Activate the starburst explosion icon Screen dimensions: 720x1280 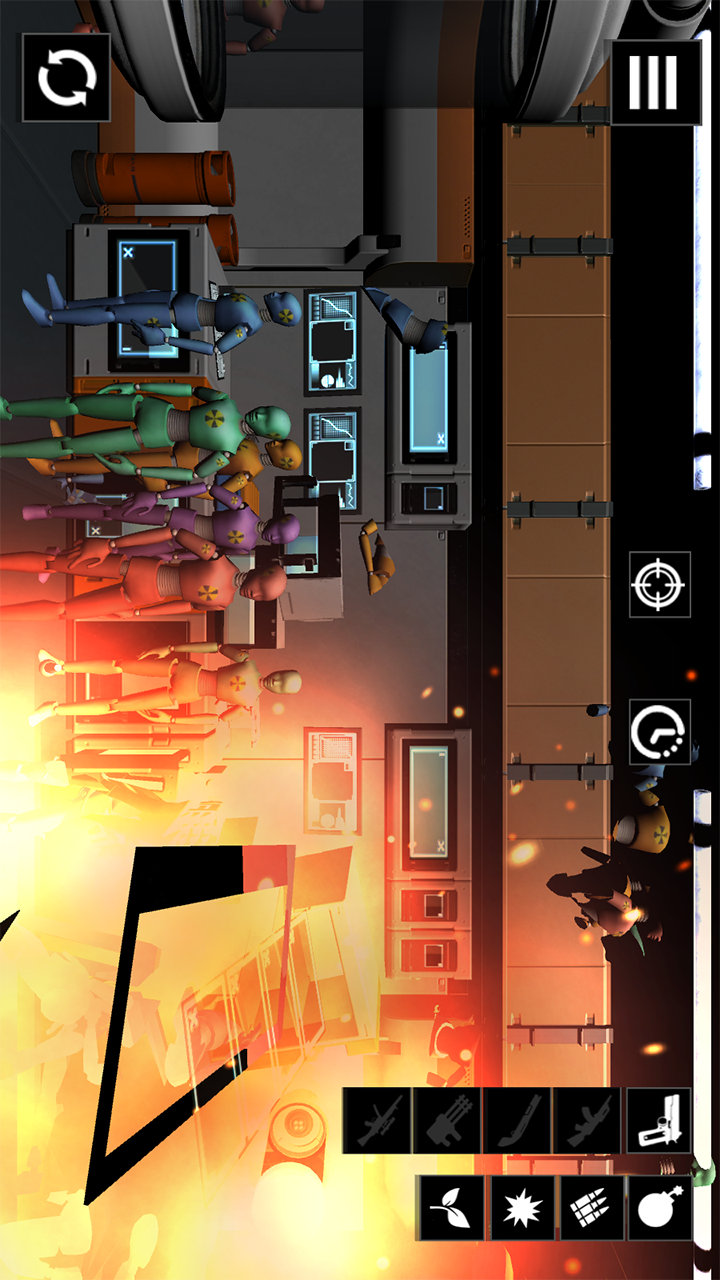tap(521, 1208)
